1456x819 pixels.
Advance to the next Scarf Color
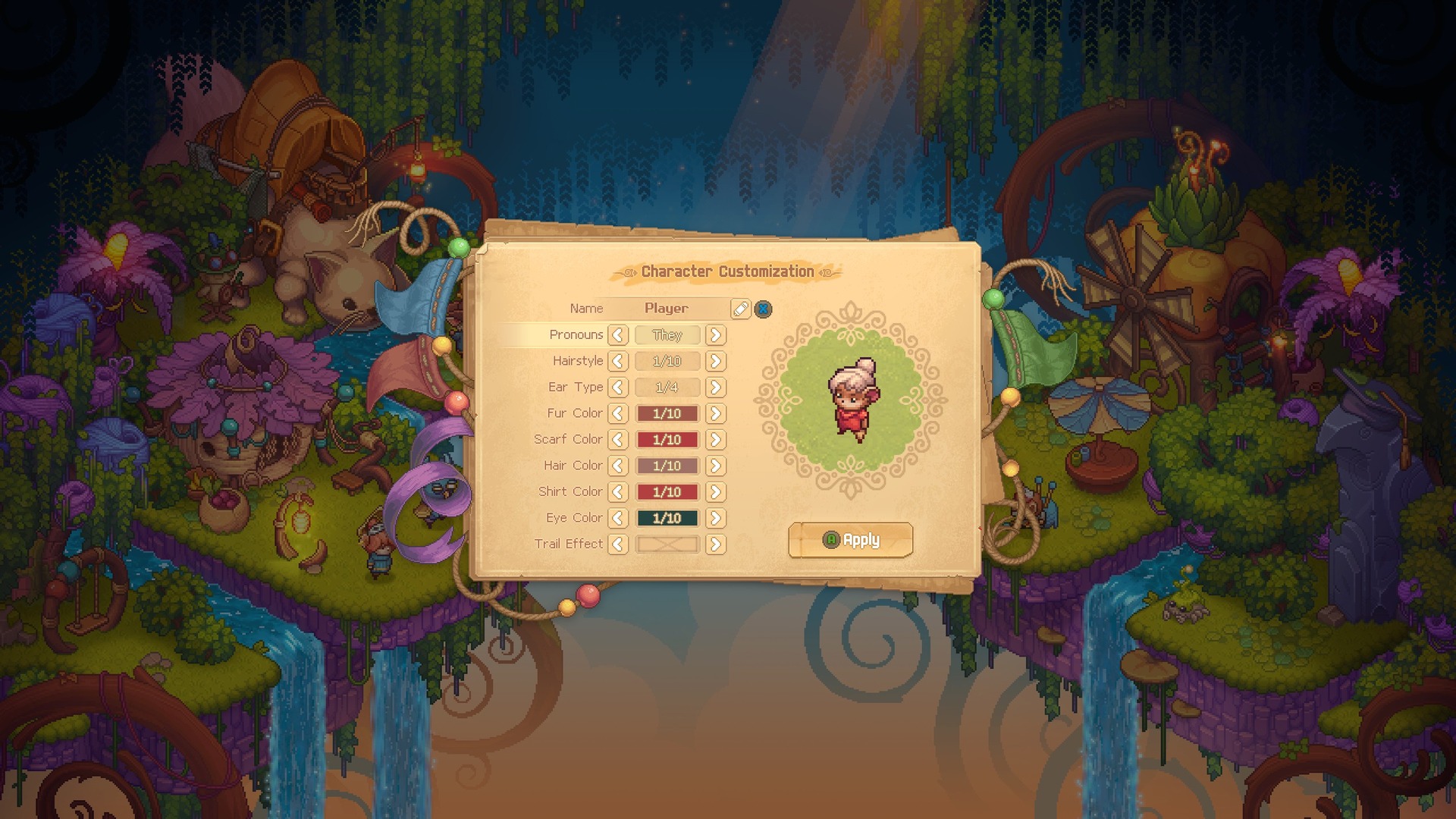tap(714, 440)
